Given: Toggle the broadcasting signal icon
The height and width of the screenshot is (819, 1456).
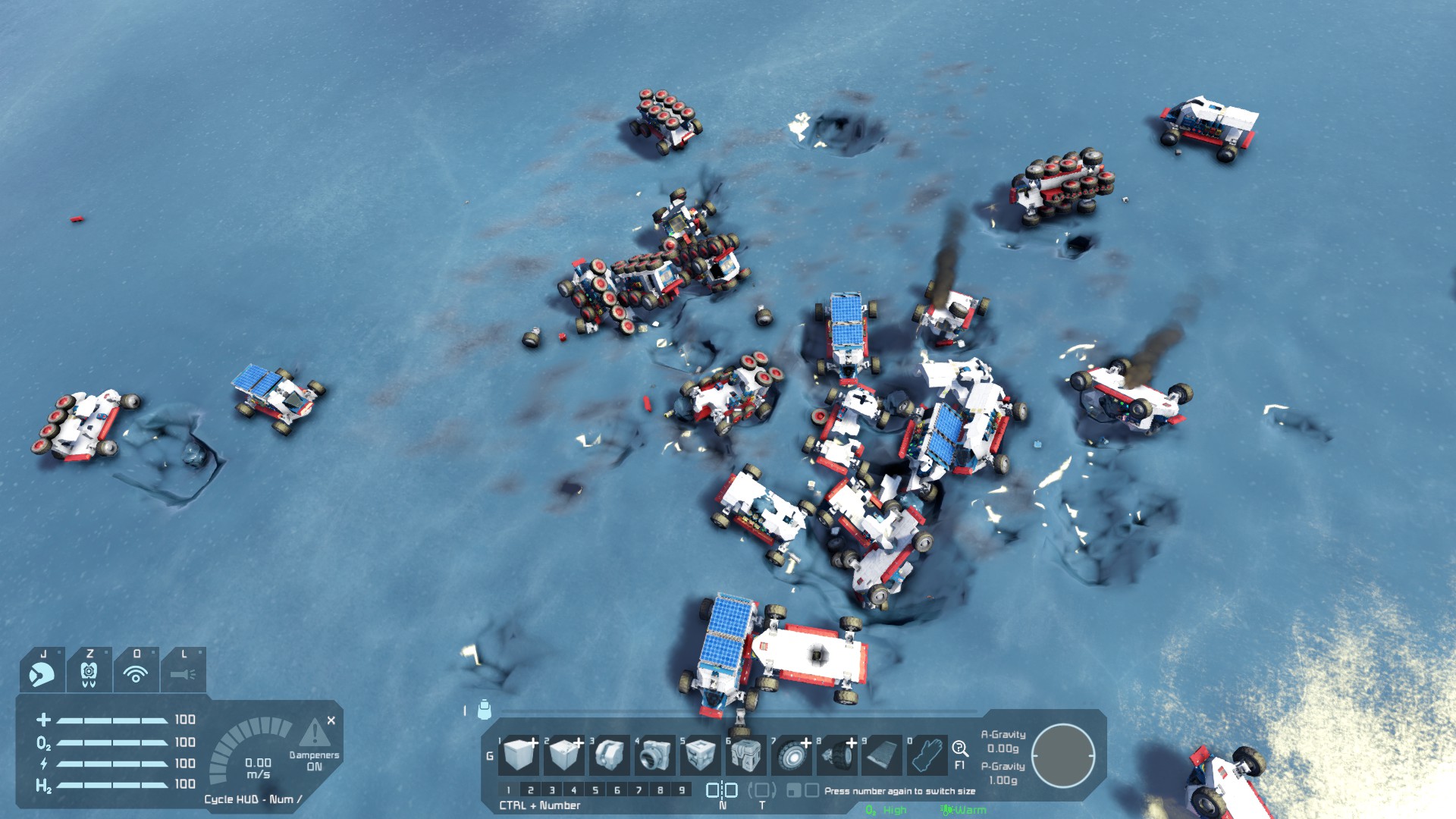Looking at the screenshot, I should [136, 673].
